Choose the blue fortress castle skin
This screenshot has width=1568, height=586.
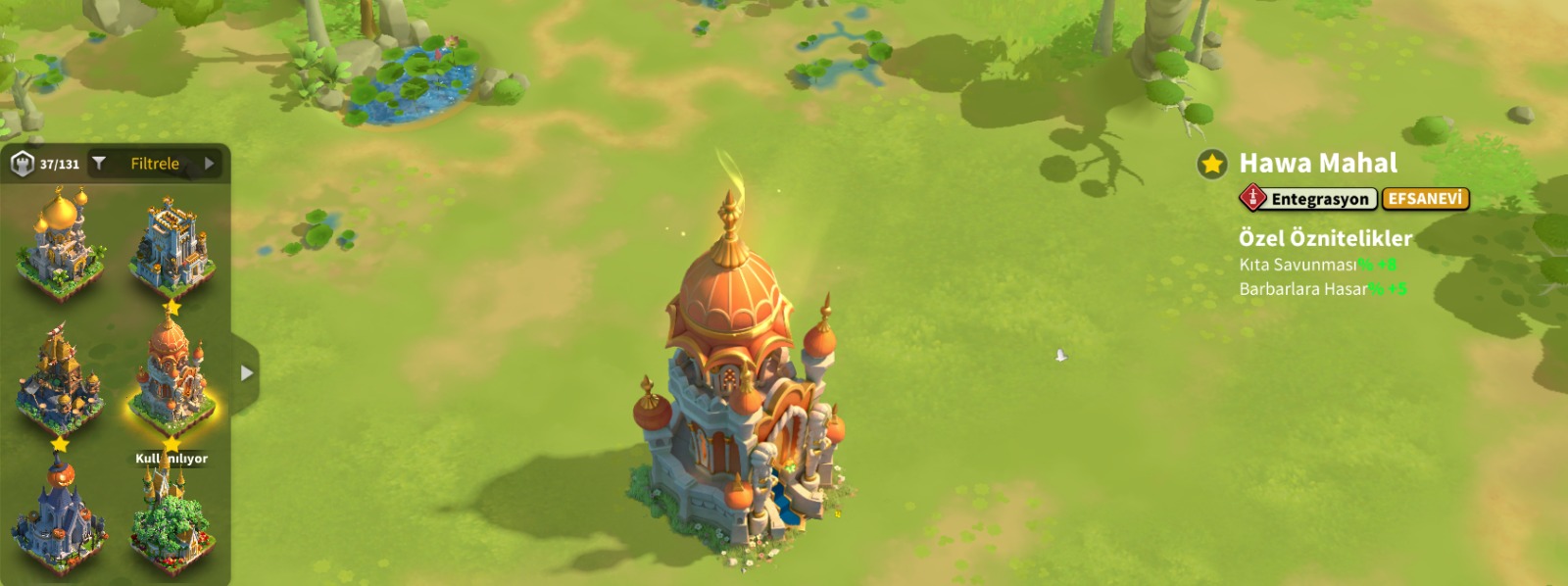pos(172,246)
